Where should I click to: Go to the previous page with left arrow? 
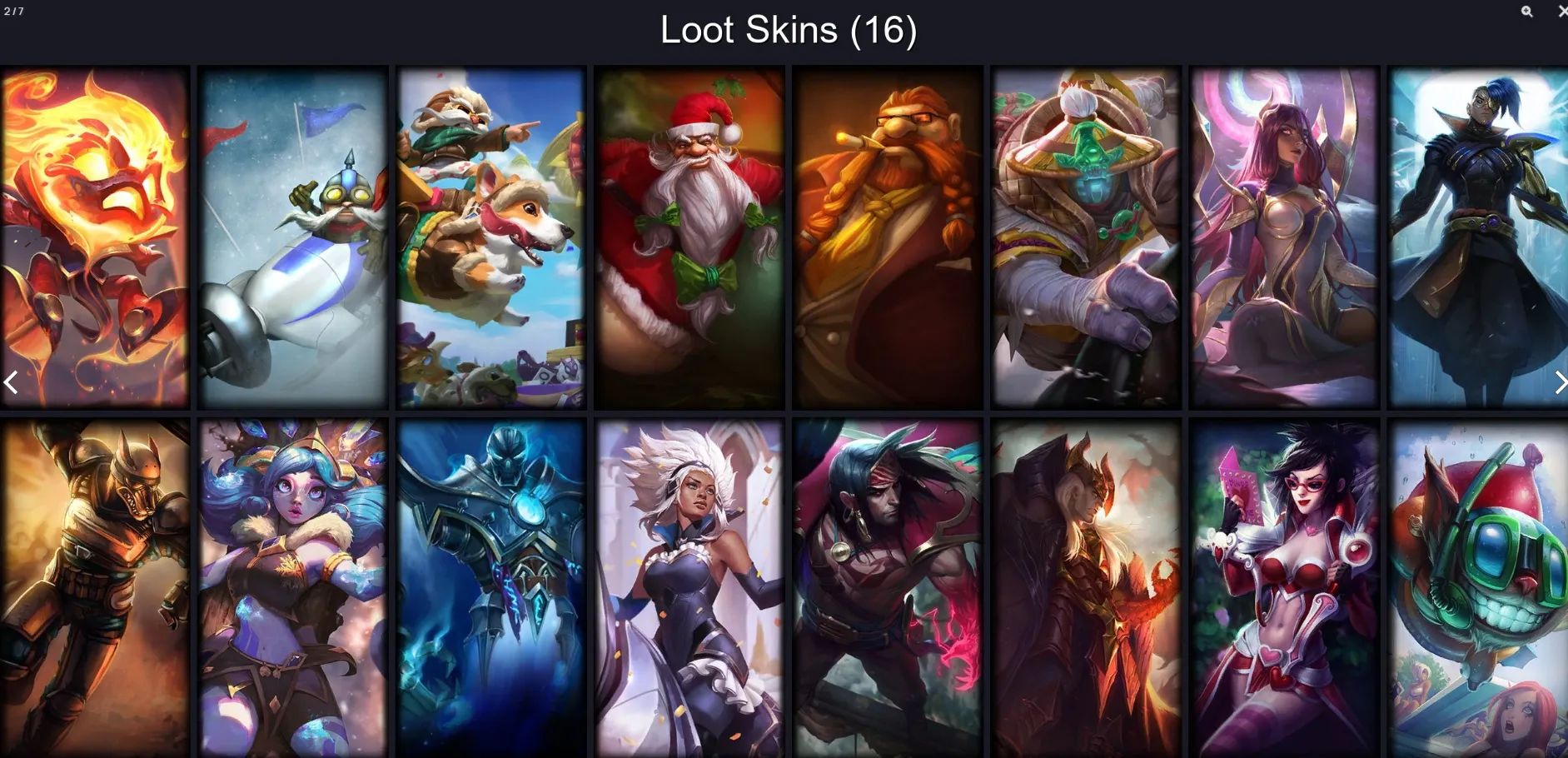(x=11, y=381)
